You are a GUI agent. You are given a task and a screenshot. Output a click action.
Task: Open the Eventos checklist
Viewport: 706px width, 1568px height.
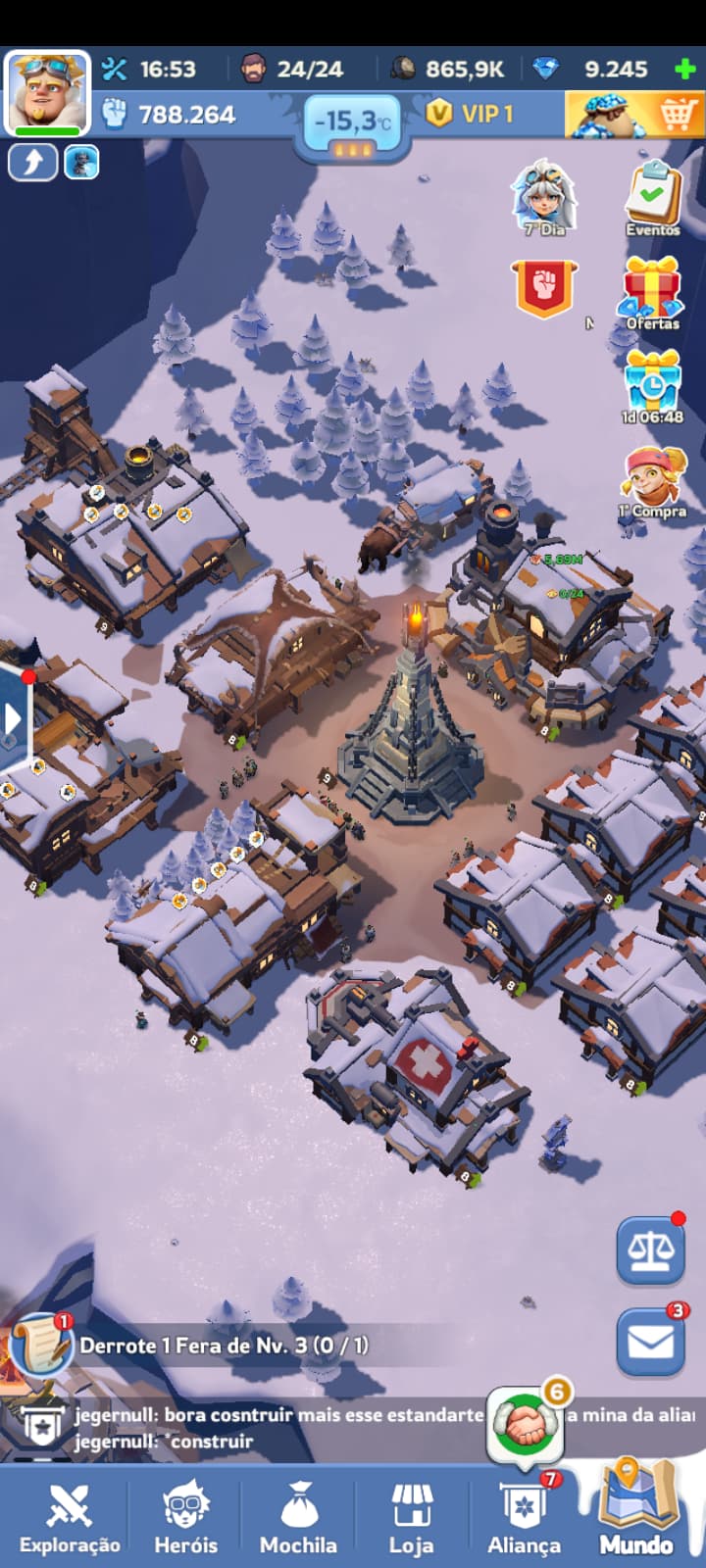pos(653,199)
